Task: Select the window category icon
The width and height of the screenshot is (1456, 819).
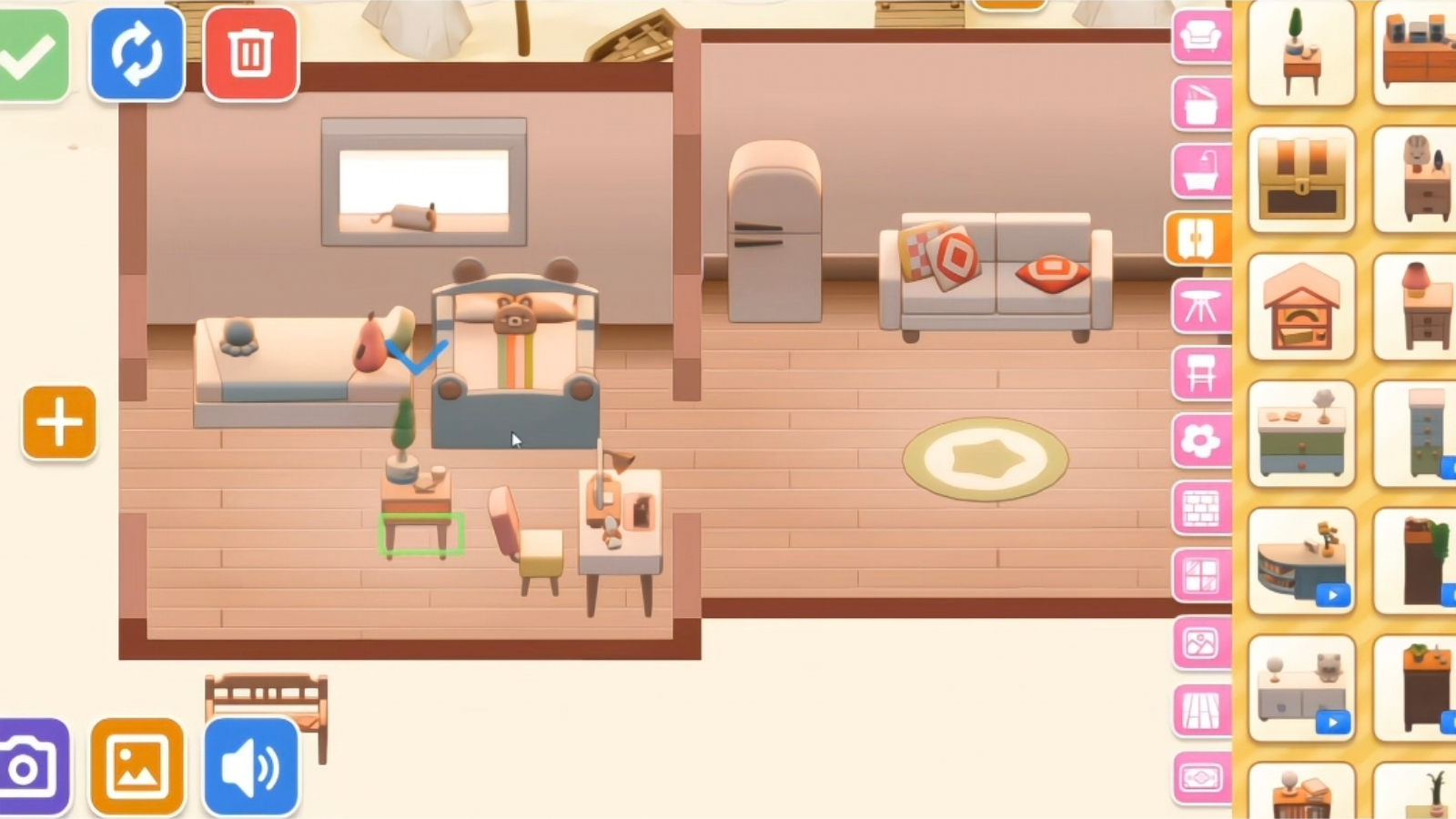Action: (1199, 573)
